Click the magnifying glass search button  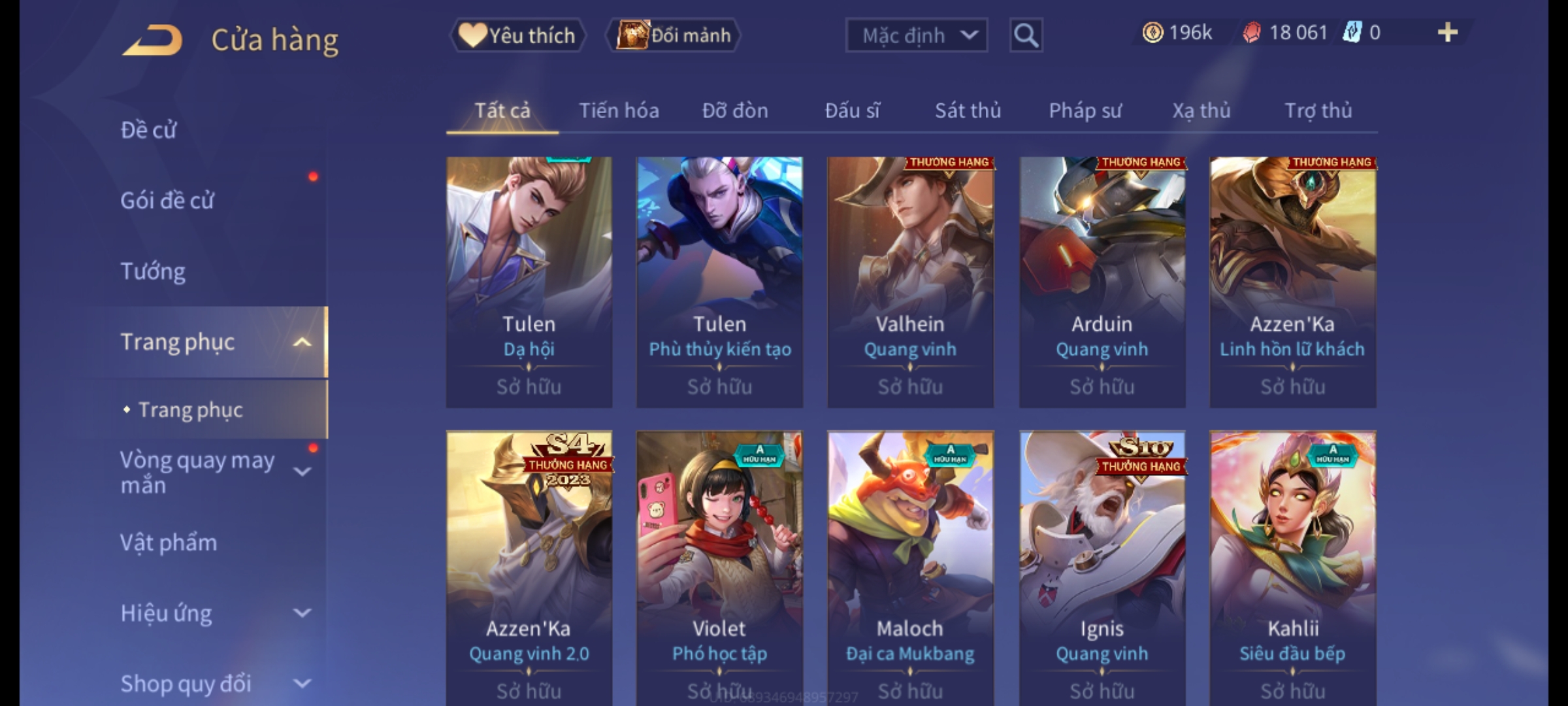pyautogui.click(x=1026, y=35)
